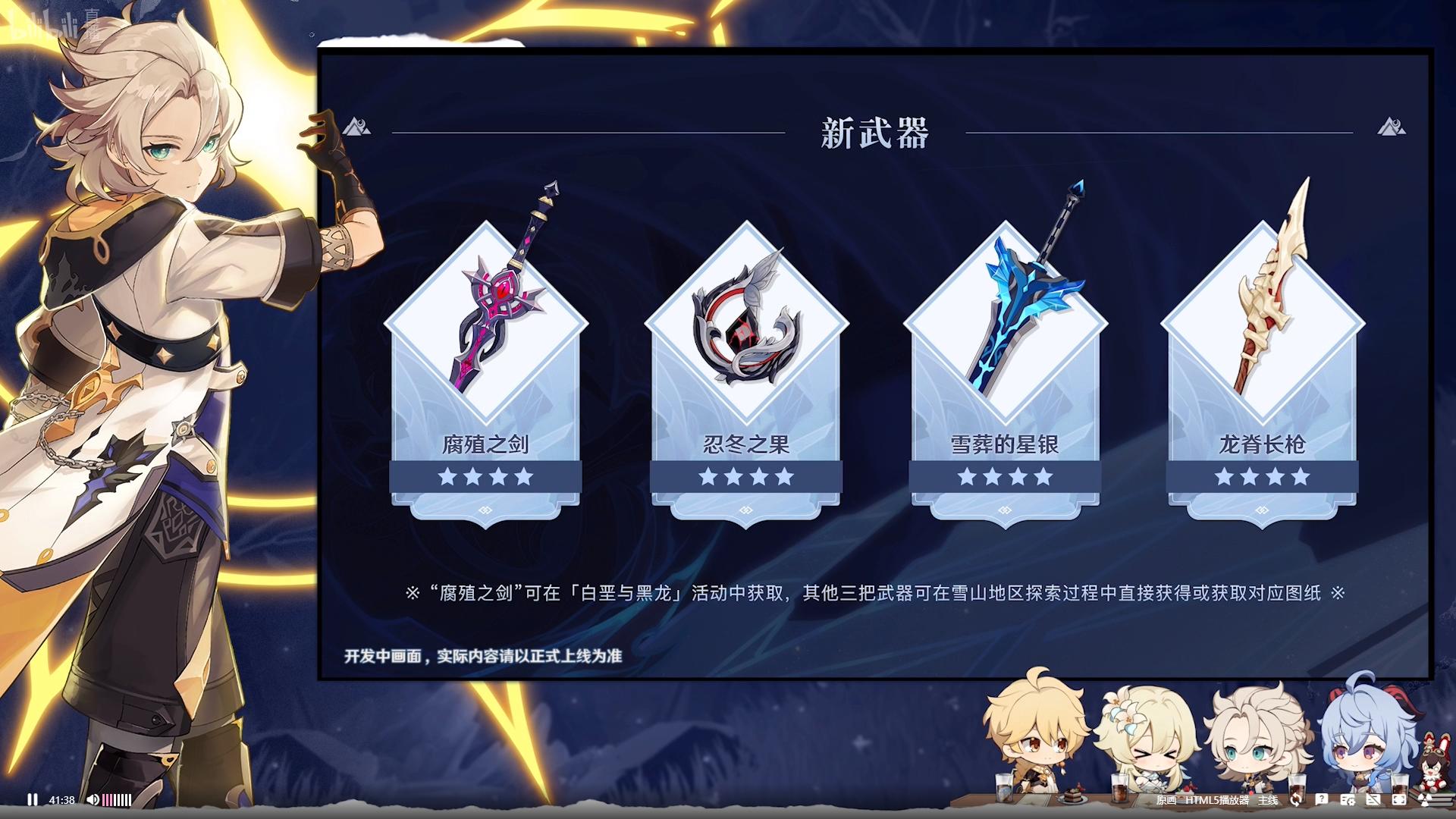
Task: Switch the 主线 stream line
Action: pyautogui.click(x=1267, y=800)
